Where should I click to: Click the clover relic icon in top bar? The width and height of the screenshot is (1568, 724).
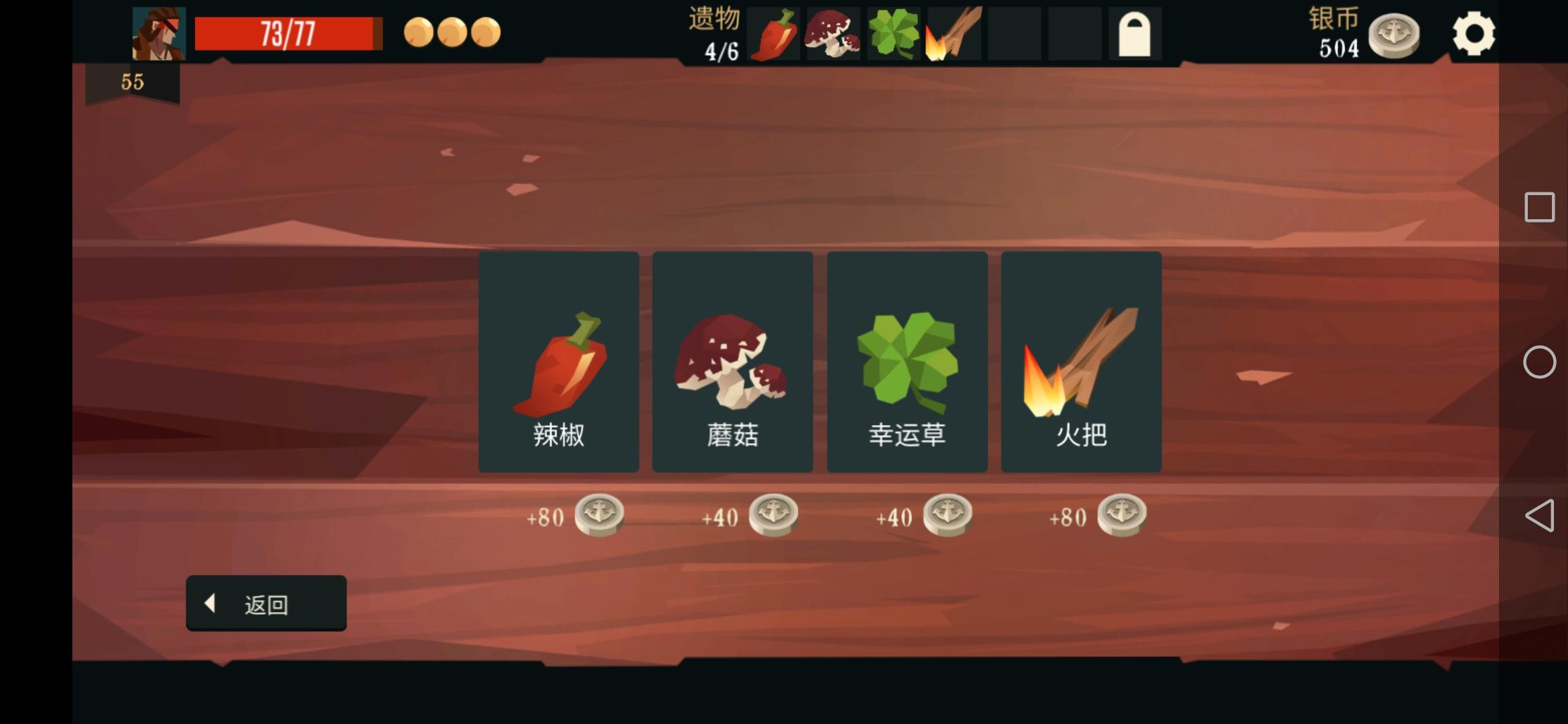coord(893,34)
